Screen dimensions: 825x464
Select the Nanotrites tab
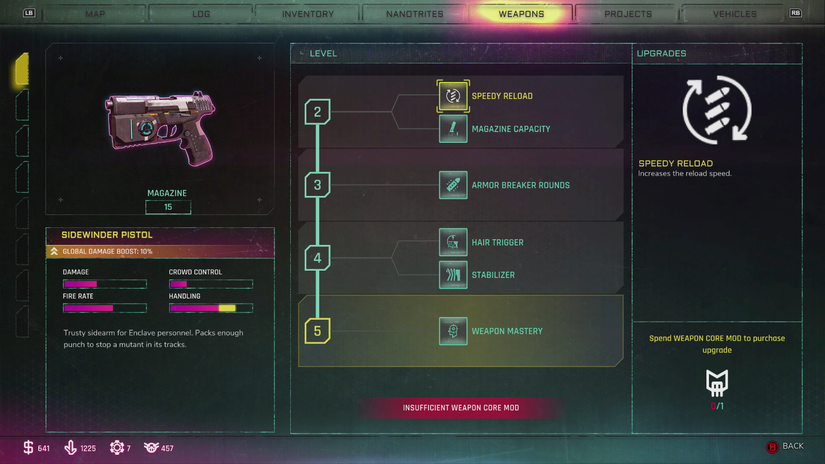pyautogui.click(x=415, y=14)
